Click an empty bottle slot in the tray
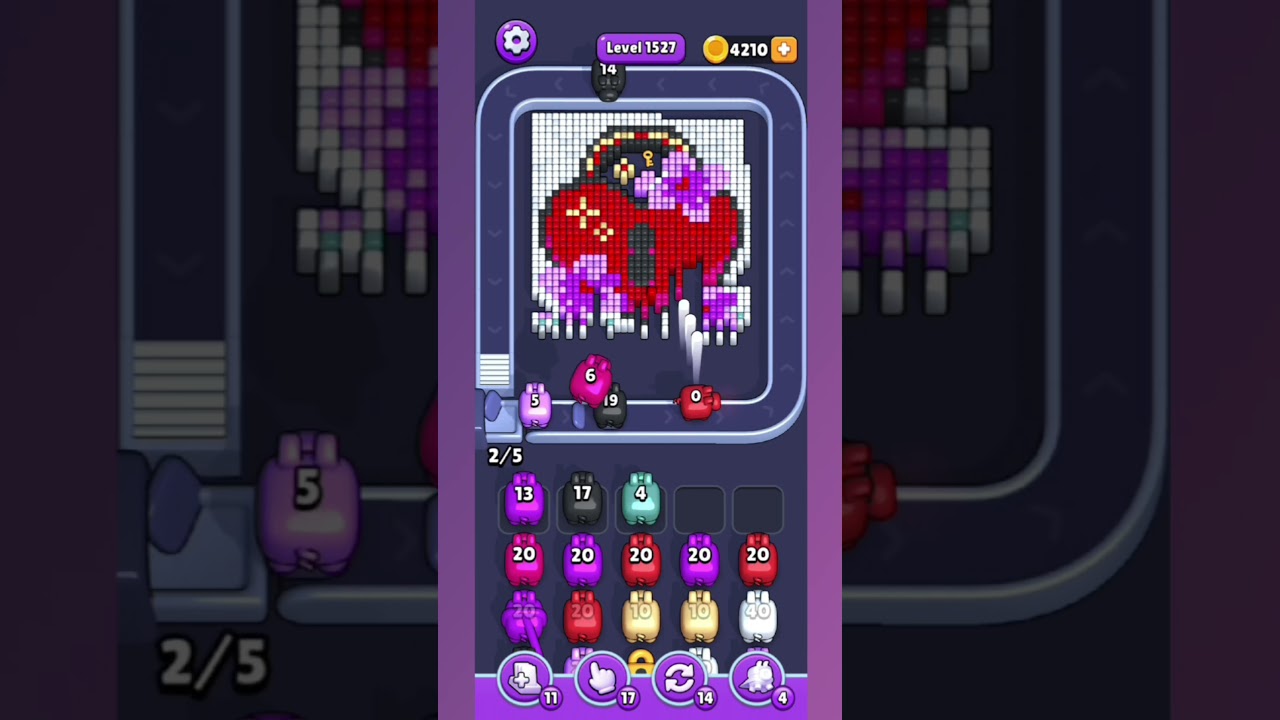This screenshot has height=720, width=1280. tap(699, 509)
